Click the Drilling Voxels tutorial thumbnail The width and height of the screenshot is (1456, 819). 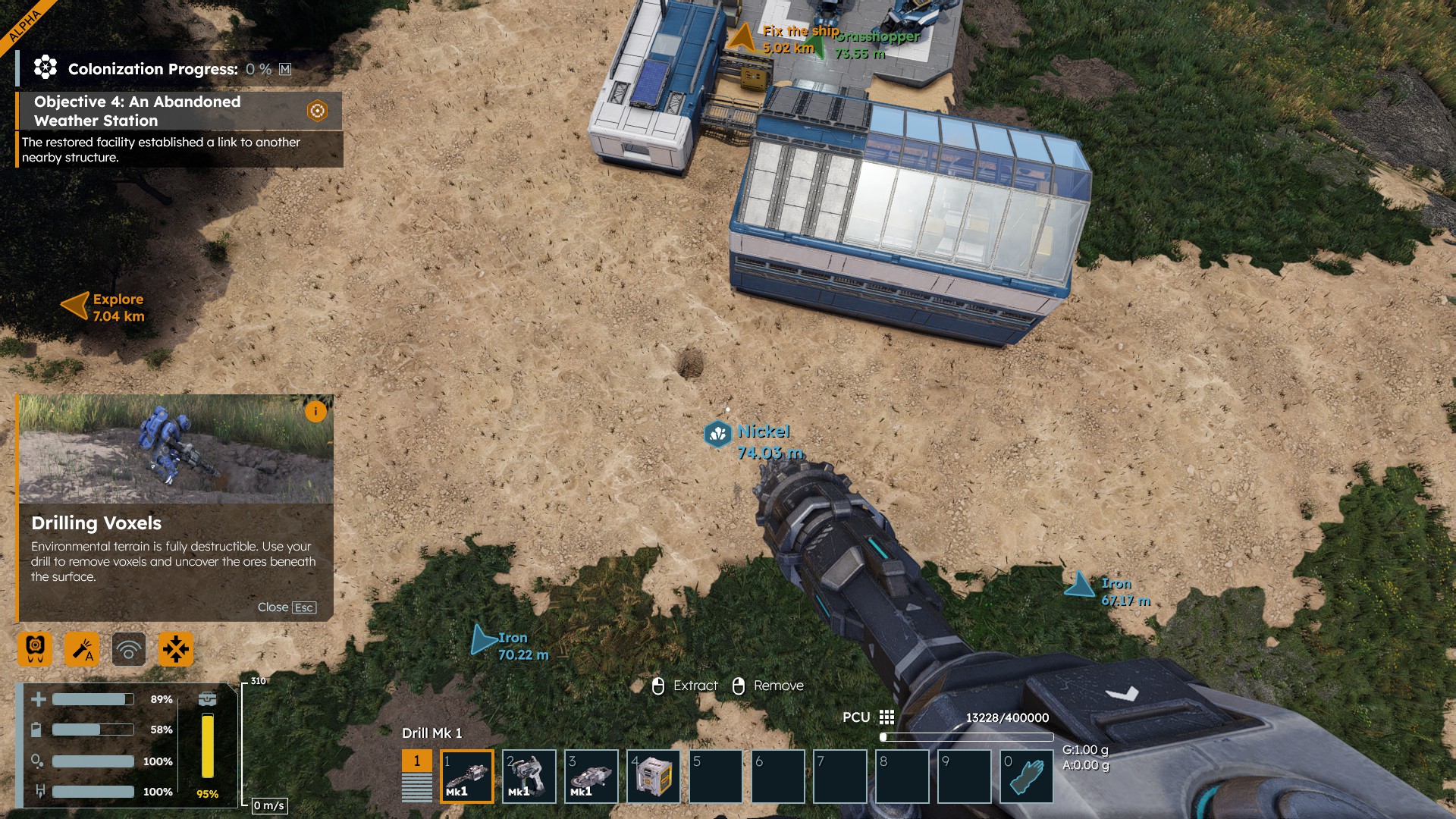coord(176,449)
